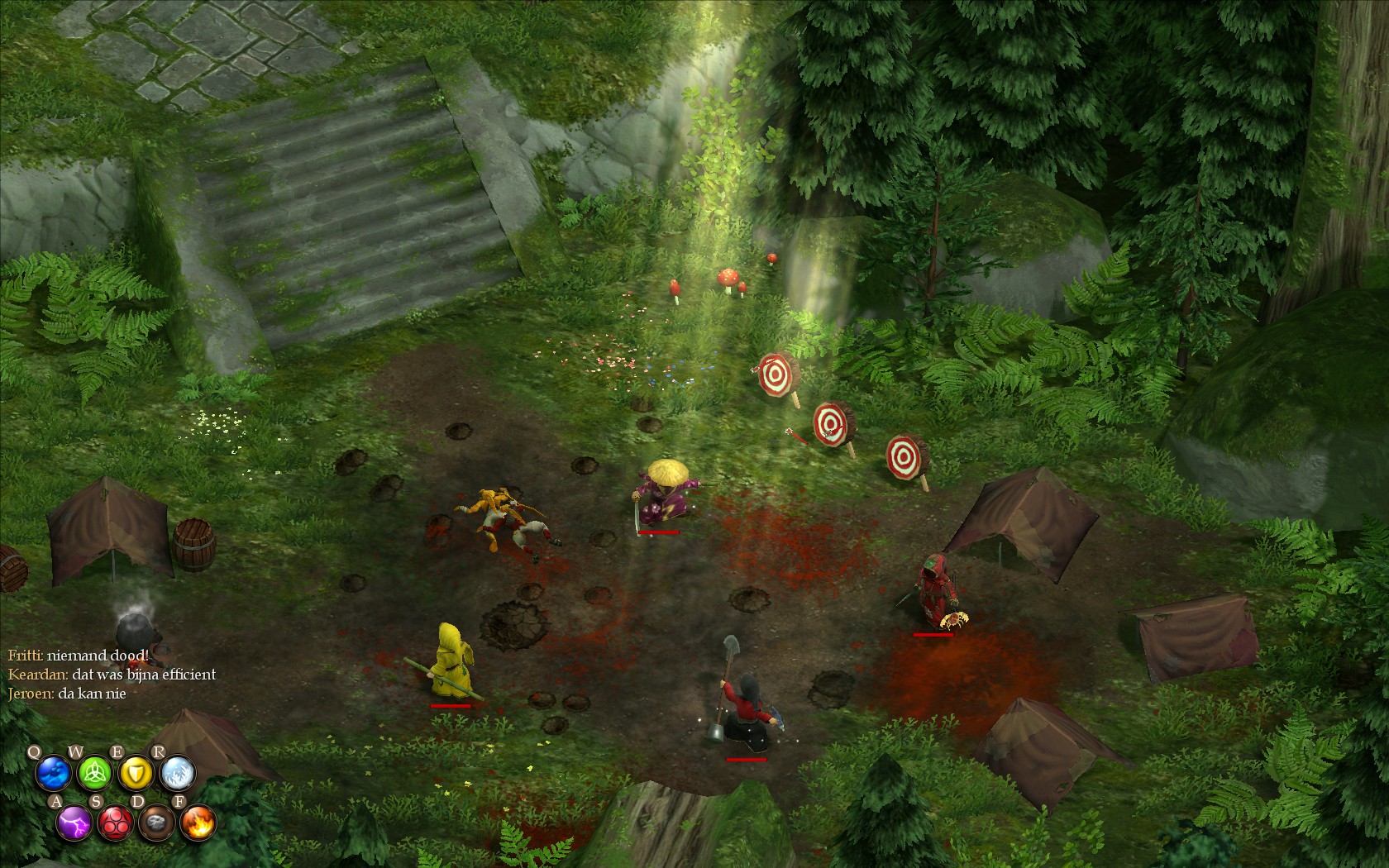The width and height of the screenshot is (1389, 868).
Task: Activate the yellow Shield element orb
Action: pos(136,775)
